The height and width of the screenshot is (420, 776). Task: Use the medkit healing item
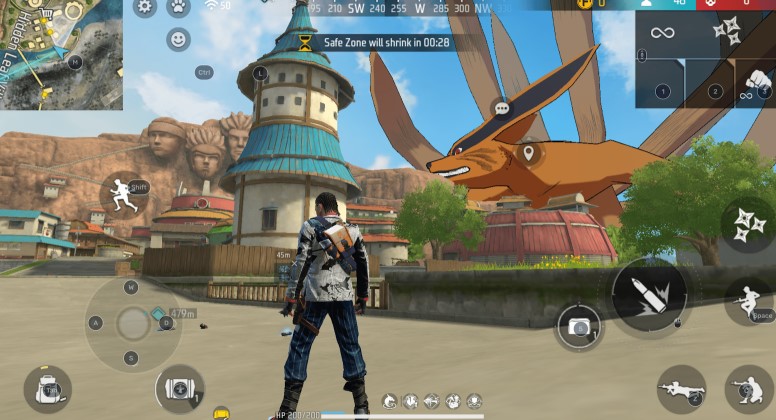180,389
